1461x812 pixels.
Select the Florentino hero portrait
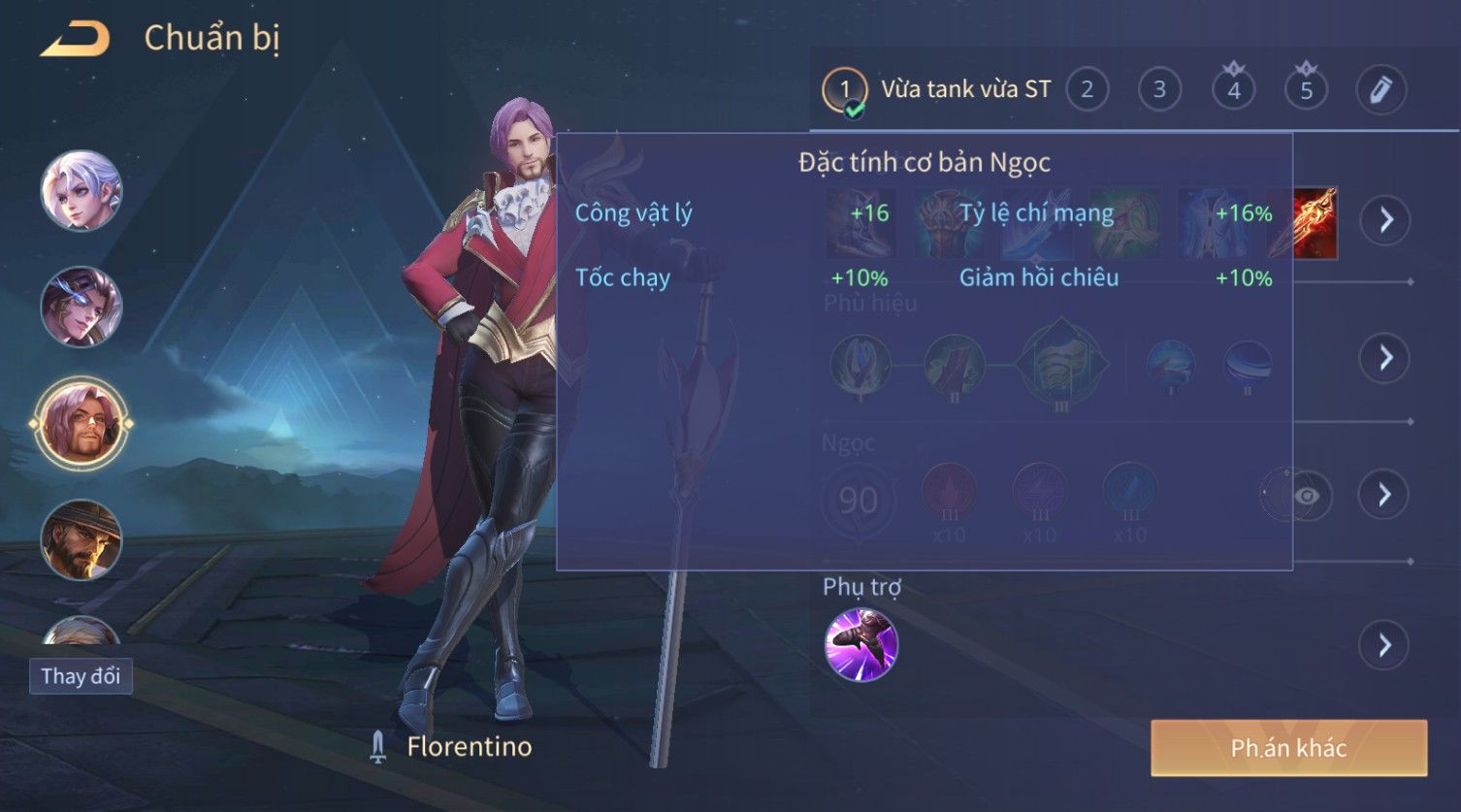[x=81, y=424]
